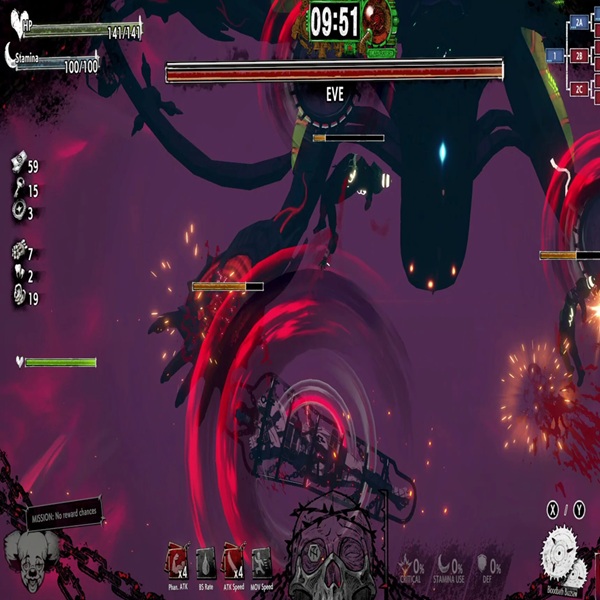
Task: Select stage node 2B on the map
Action: pos(579,55)
